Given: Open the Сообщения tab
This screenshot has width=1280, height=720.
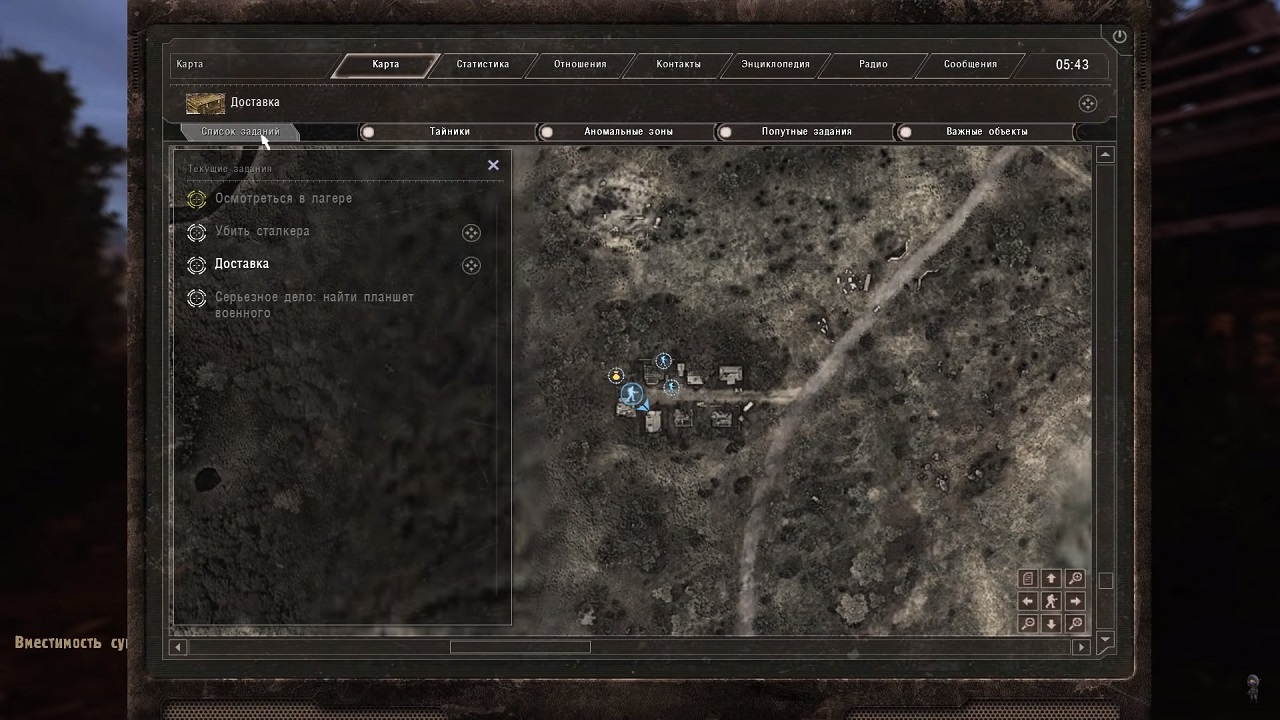Looking at the screenshot, I should 970,64.
